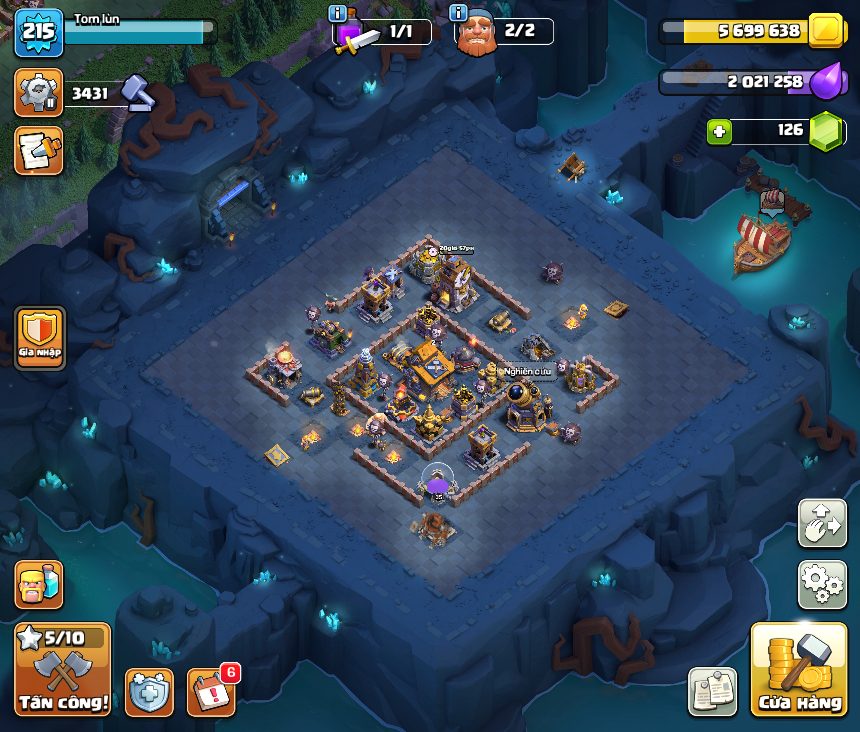This screenshot has height=732, width=860.
Task: Open the barbarian army training button
Action: pyautogui.click(x=38, y=584)
